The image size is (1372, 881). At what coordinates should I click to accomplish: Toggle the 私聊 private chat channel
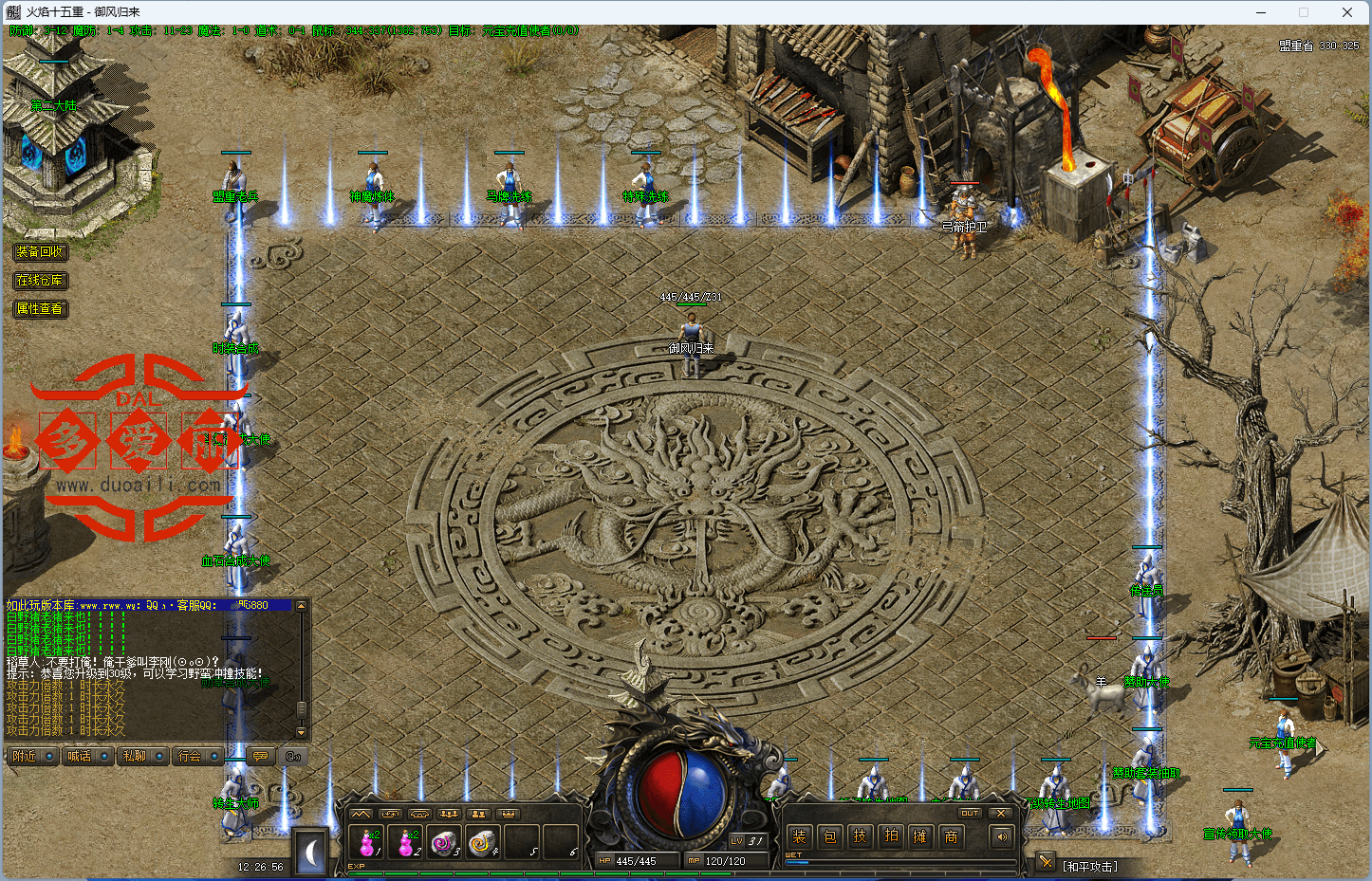pyautogui.click(x=135, y=756)
